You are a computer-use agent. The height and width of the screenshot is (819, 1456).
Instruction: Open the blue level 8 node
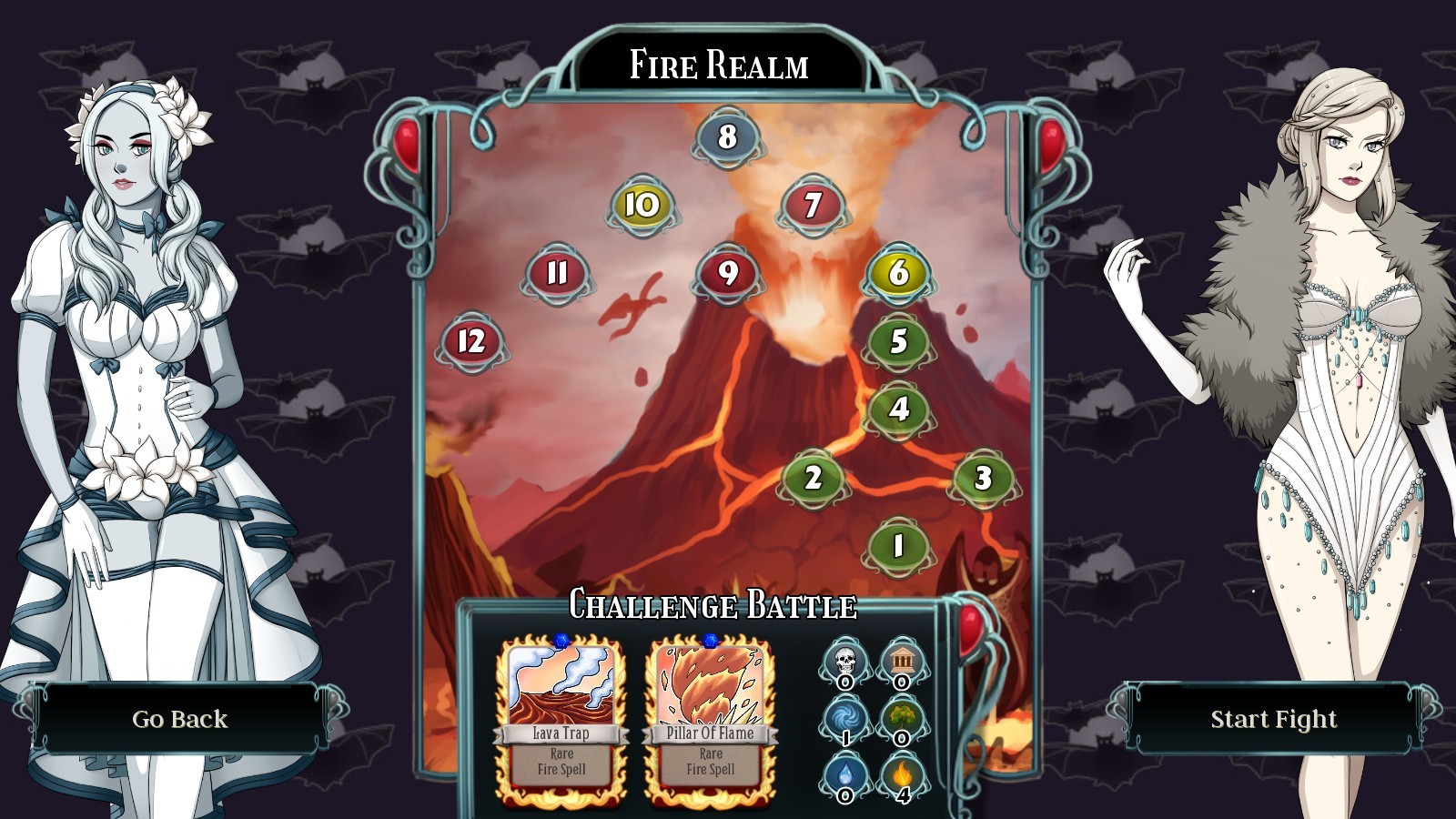click(725, 137)
